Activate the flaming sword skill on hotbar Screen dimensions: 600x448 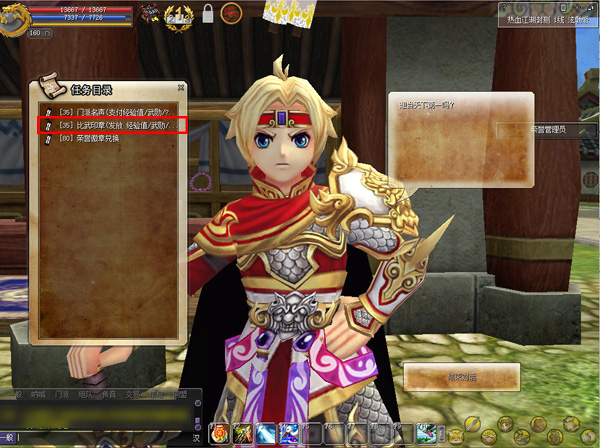[x=242, y=433]
